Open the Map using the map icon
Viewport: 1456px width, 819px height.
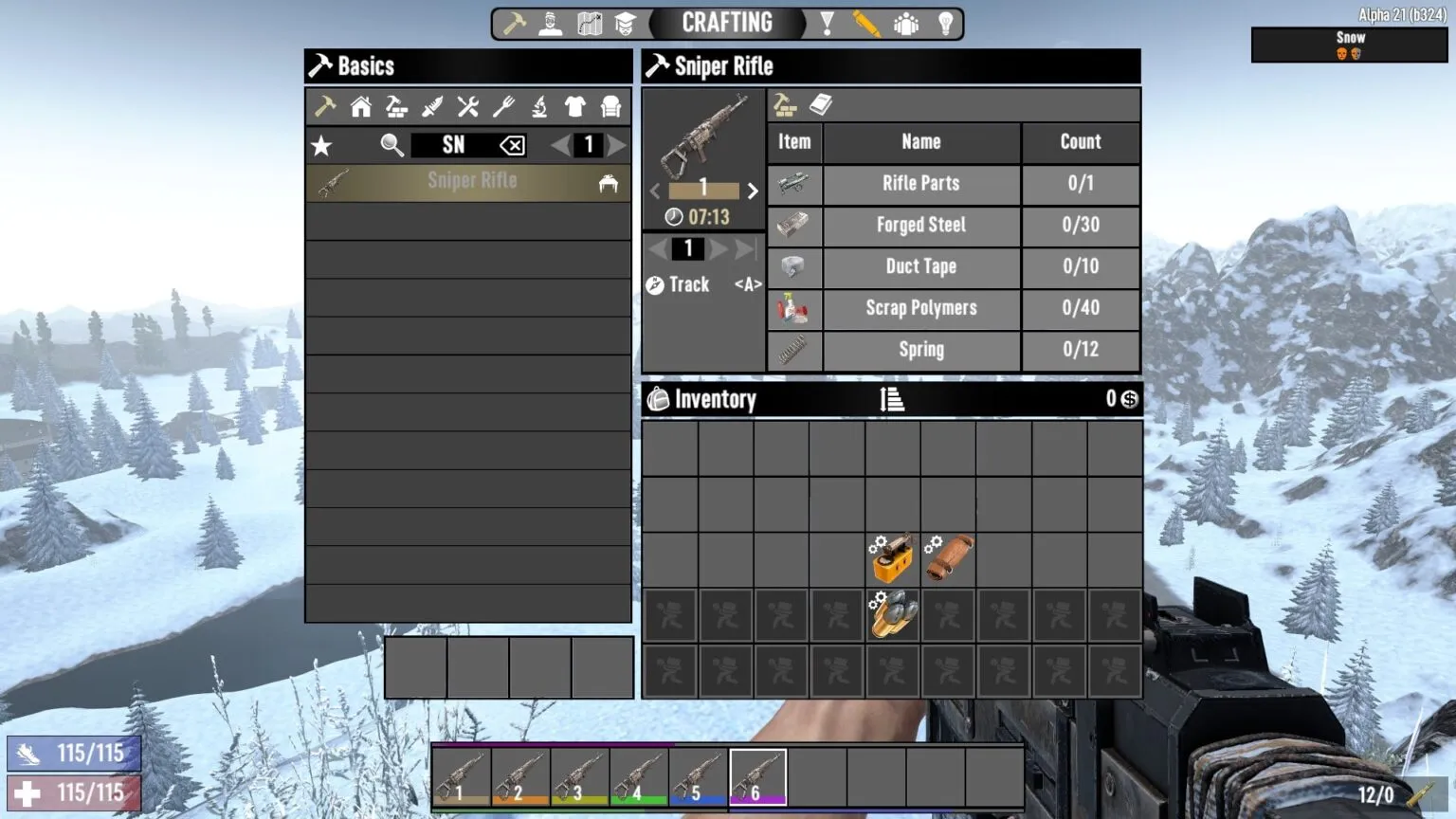(589, 23)
